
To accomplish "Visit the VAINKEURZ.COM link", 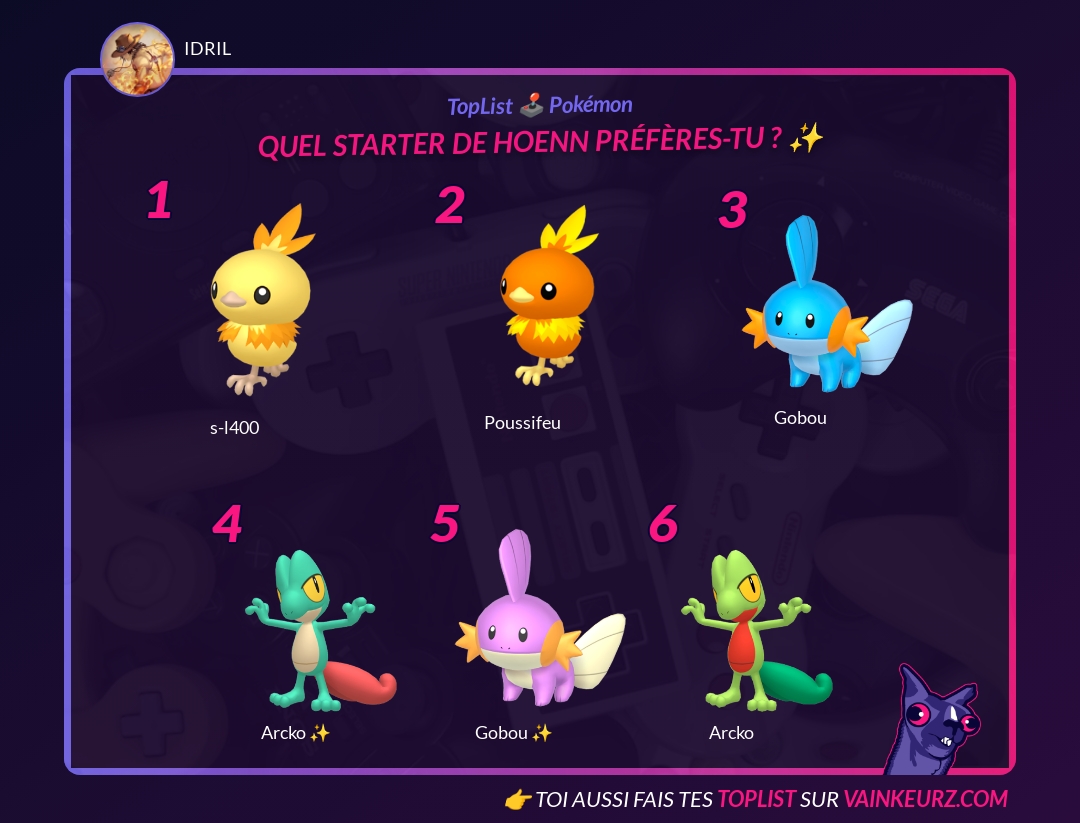I will [925, 799].
